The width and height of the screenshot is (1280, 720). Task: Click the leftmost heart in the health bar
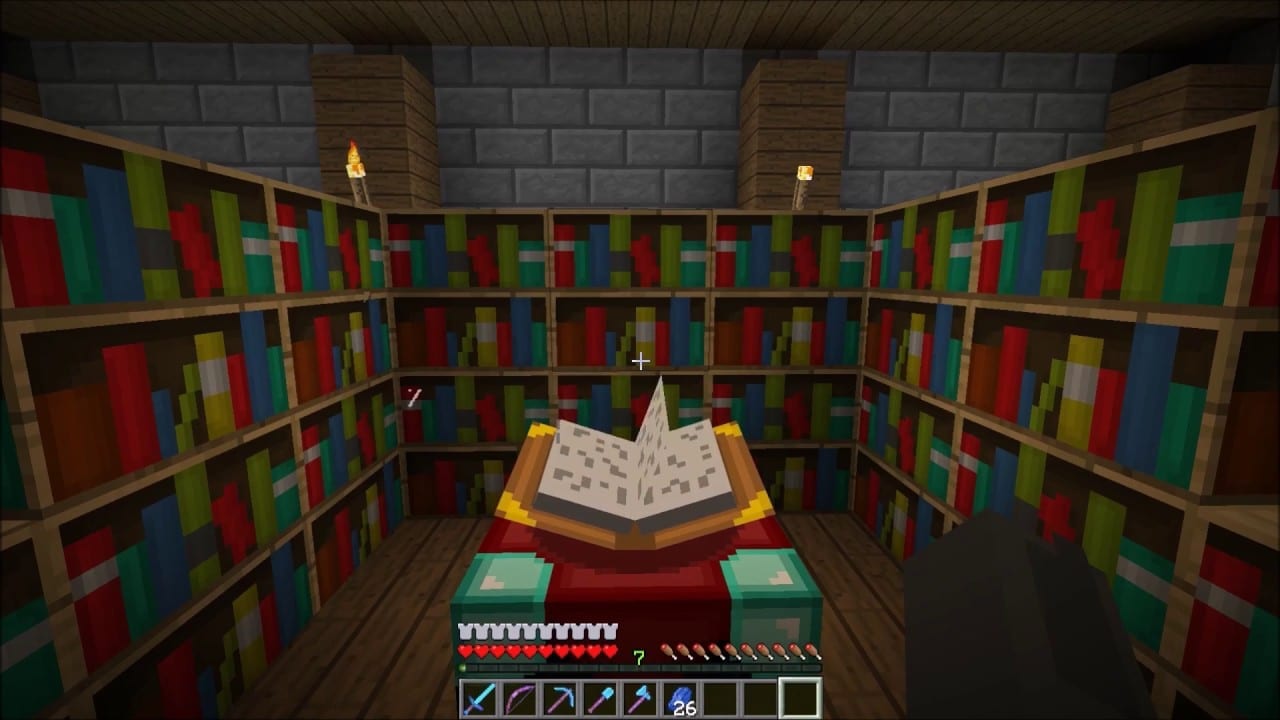(x=464, y=650)
